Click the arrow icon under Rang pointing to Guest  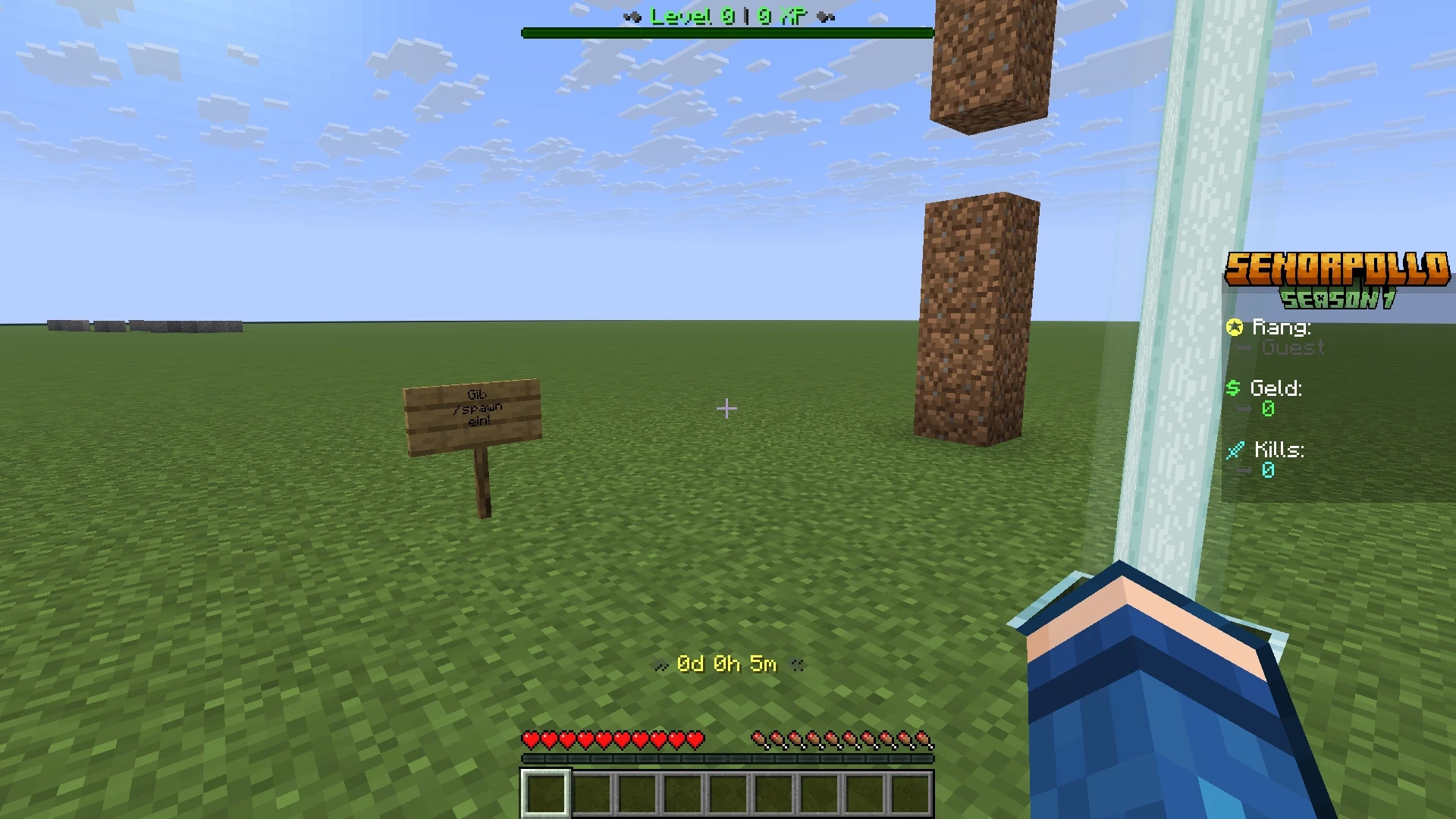coord(1244,348)
